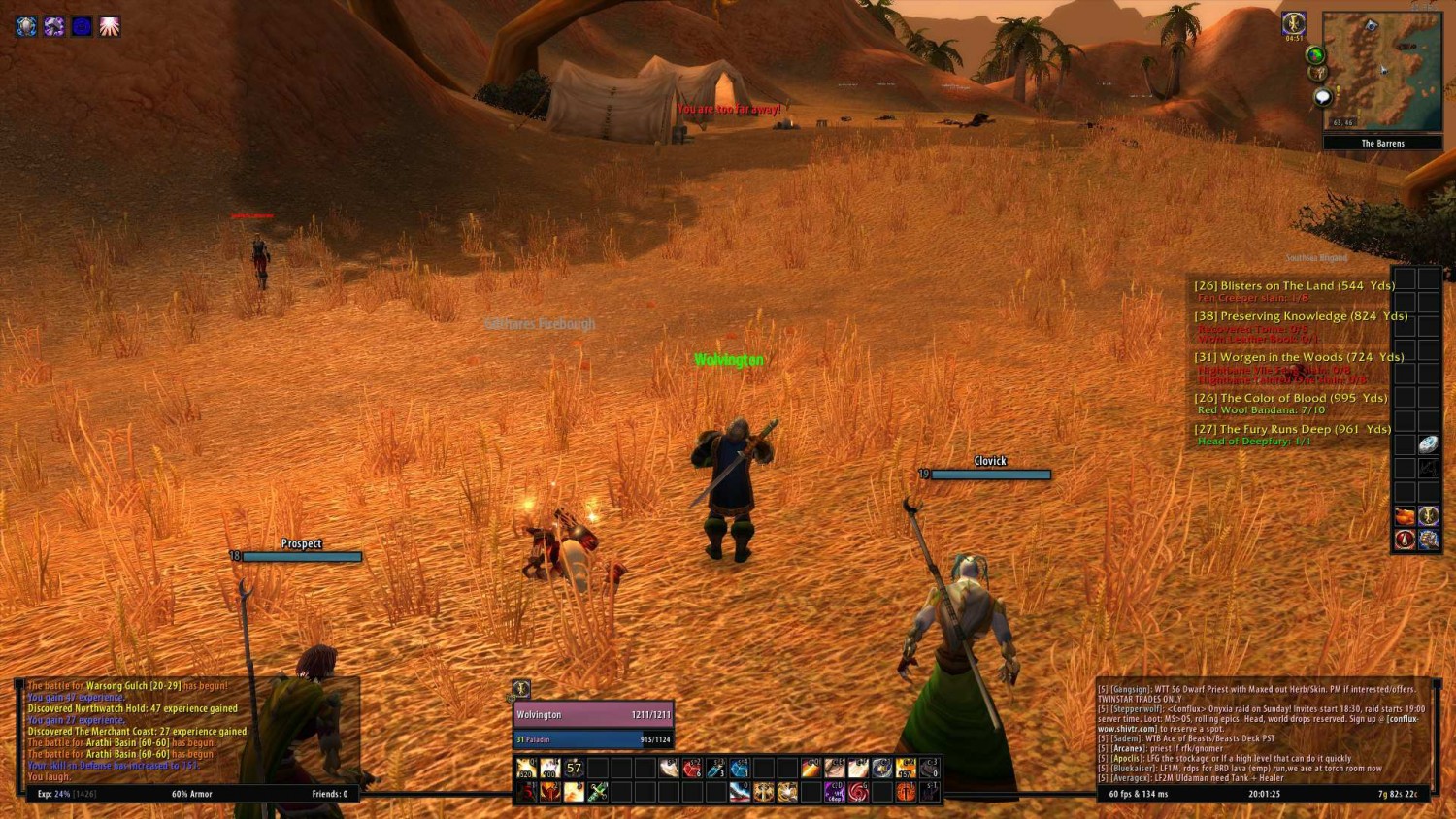Activate the green sword ability icon
The height and width of the screenshot is (819, 1456).
[x=598, y=792]
